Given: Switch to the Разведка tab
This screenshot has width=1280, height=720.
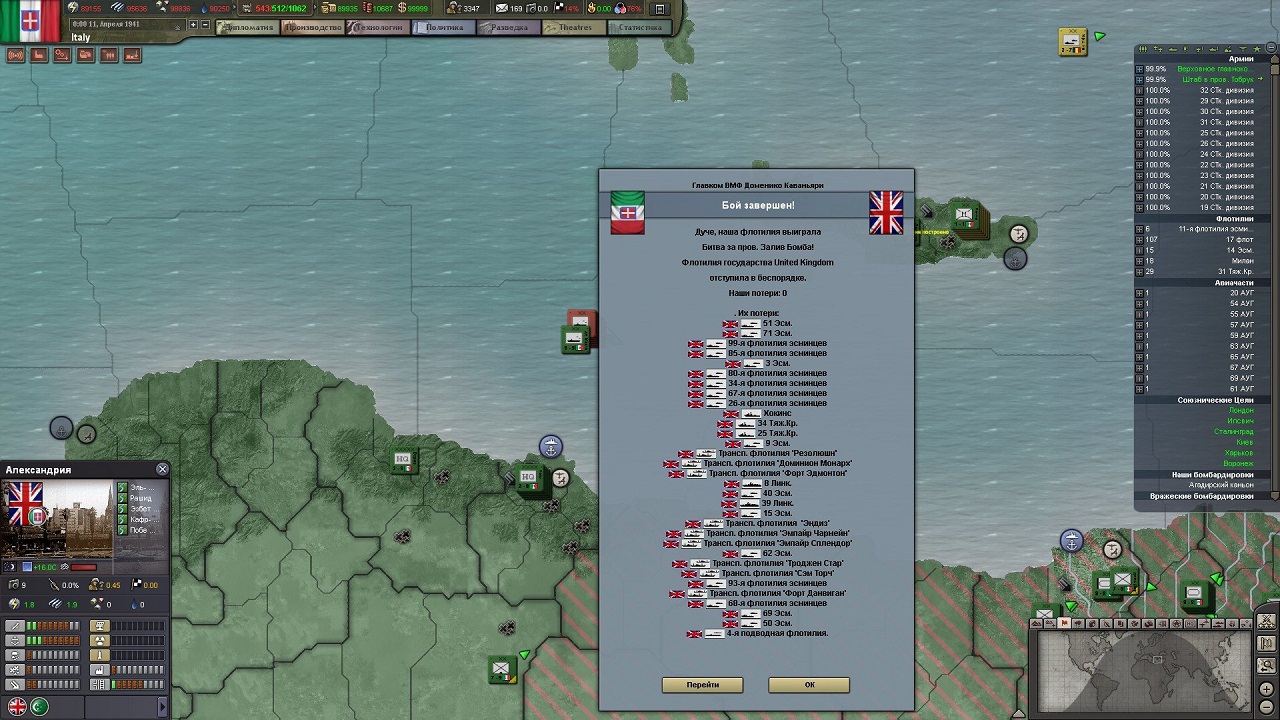Looking at the screenshot, I should (x=509, y=28).
